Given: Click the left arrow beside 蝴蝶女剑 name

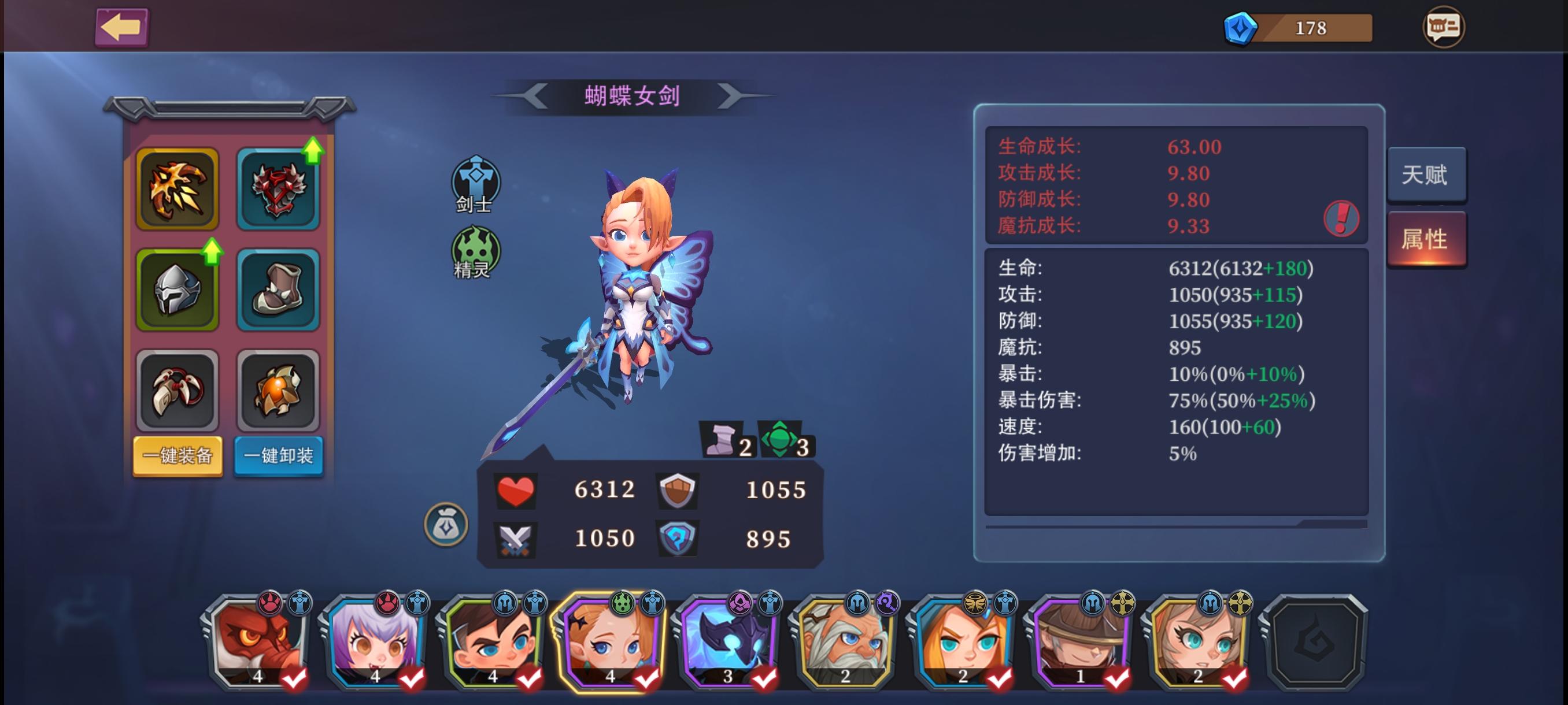Looking at the screenshot, I should [x=535, y=95].
